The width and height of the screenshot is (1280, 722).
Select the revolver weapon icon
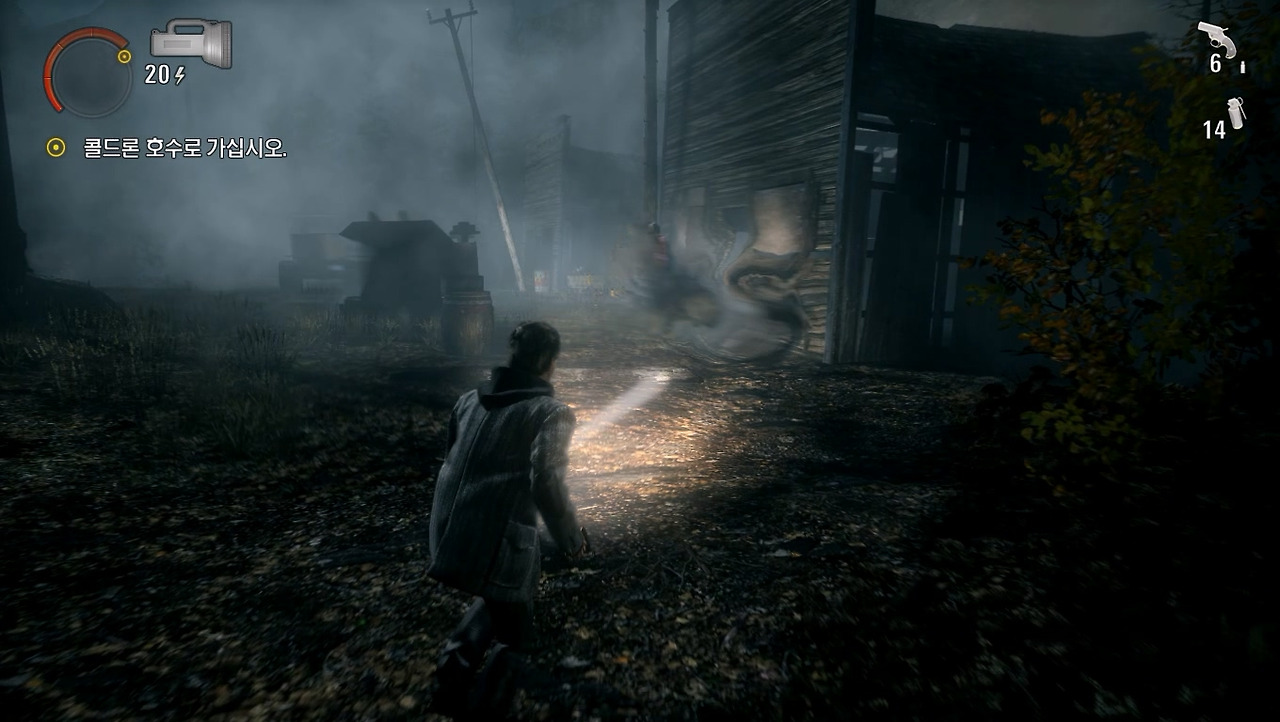click(x=1217, y=39)
